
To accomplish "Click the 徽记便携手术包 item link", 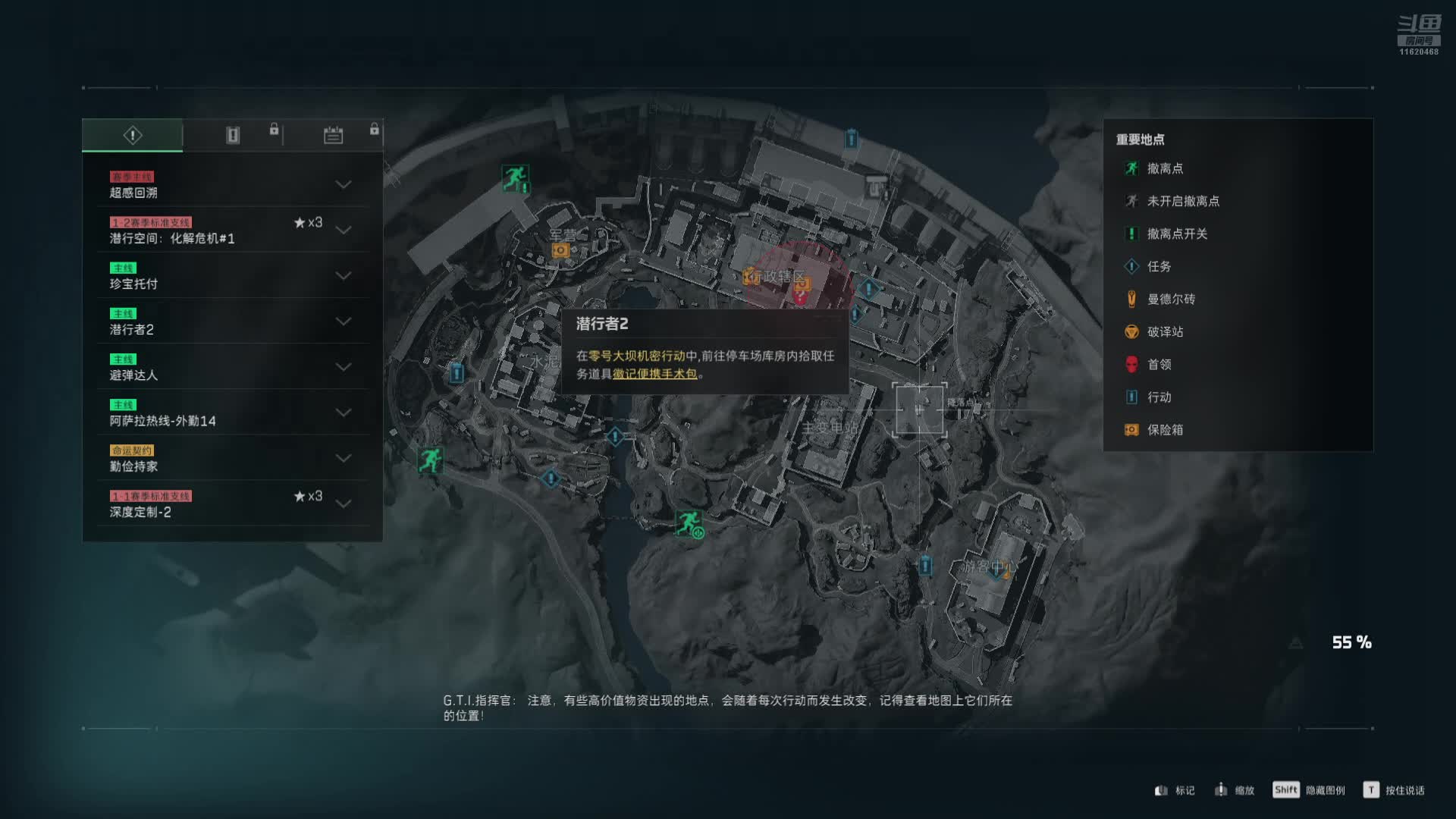I will pyautogui.click(x=654, y=374).
